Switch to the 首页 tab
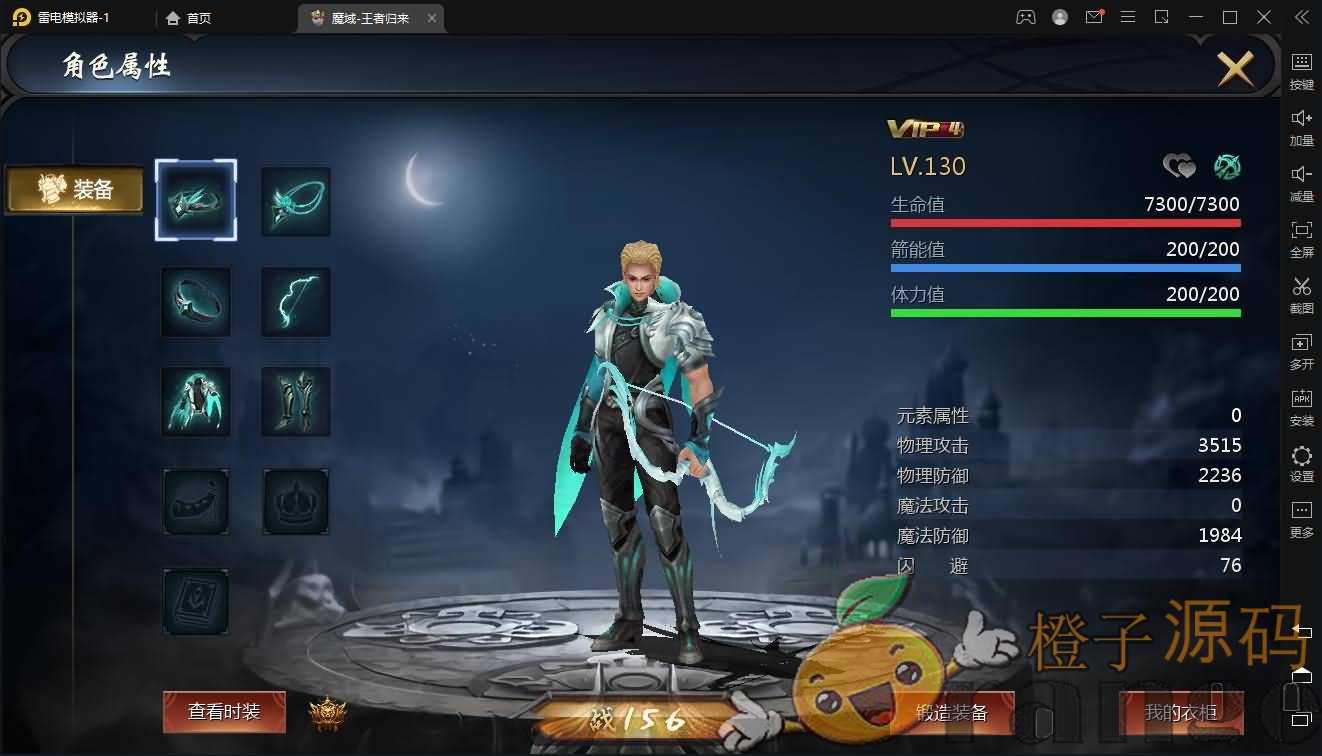1322x756 pixels. pos(190,17)
